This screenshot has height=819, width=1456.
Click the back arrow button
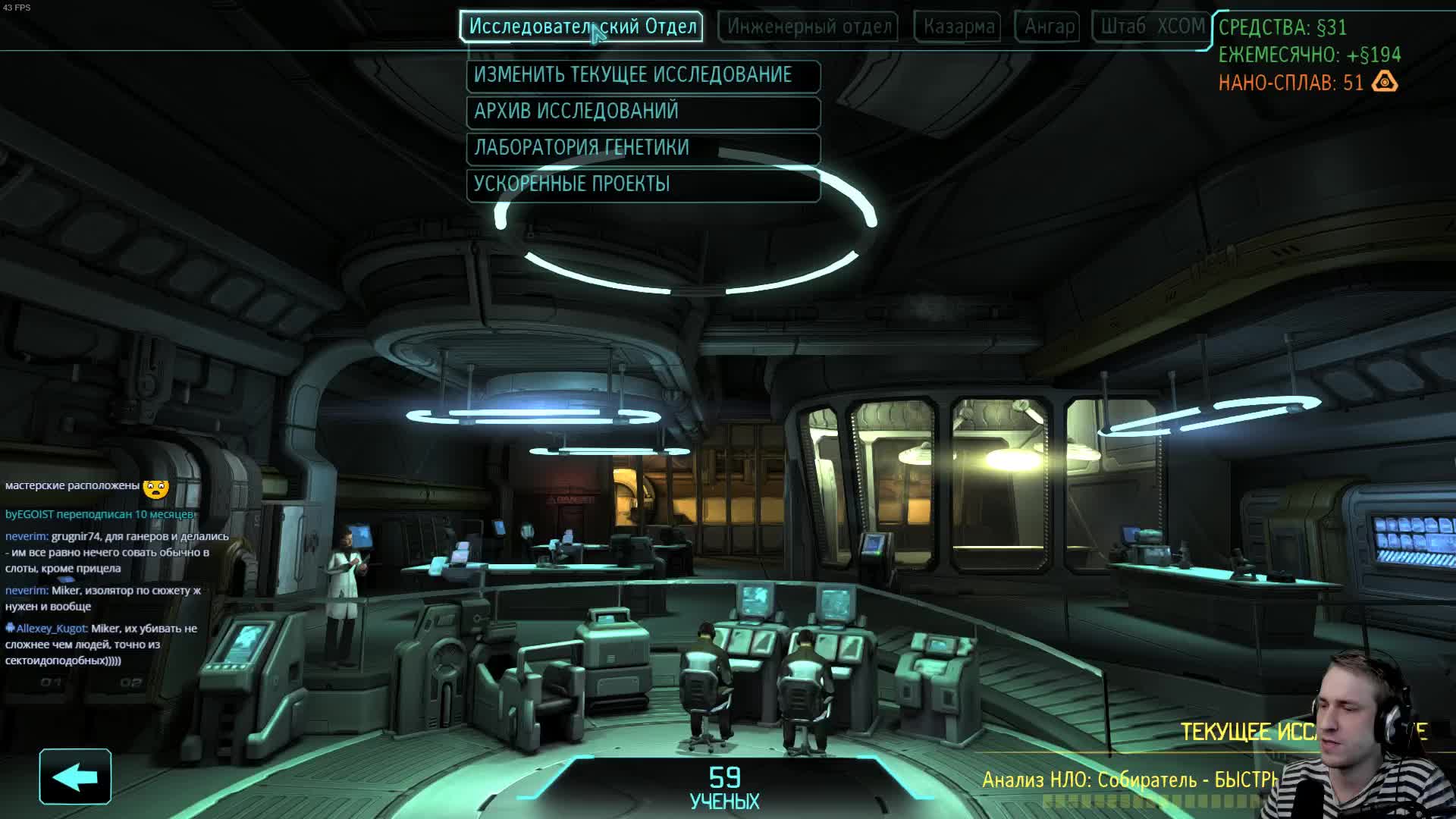75,777
